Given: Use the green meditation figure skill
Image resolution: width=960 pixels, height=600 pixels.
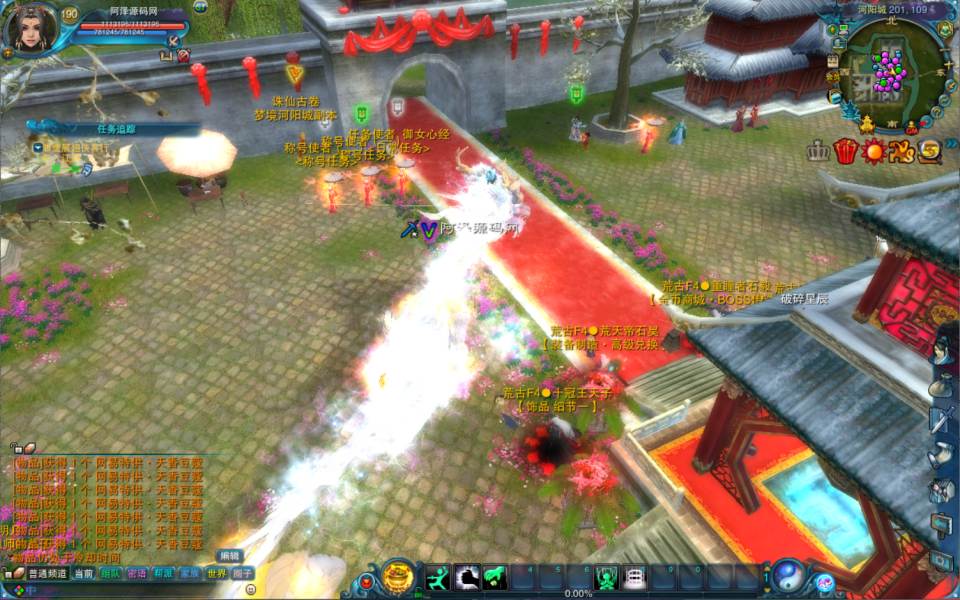Looking at the screenshot, I should click(x=606, y=577).
